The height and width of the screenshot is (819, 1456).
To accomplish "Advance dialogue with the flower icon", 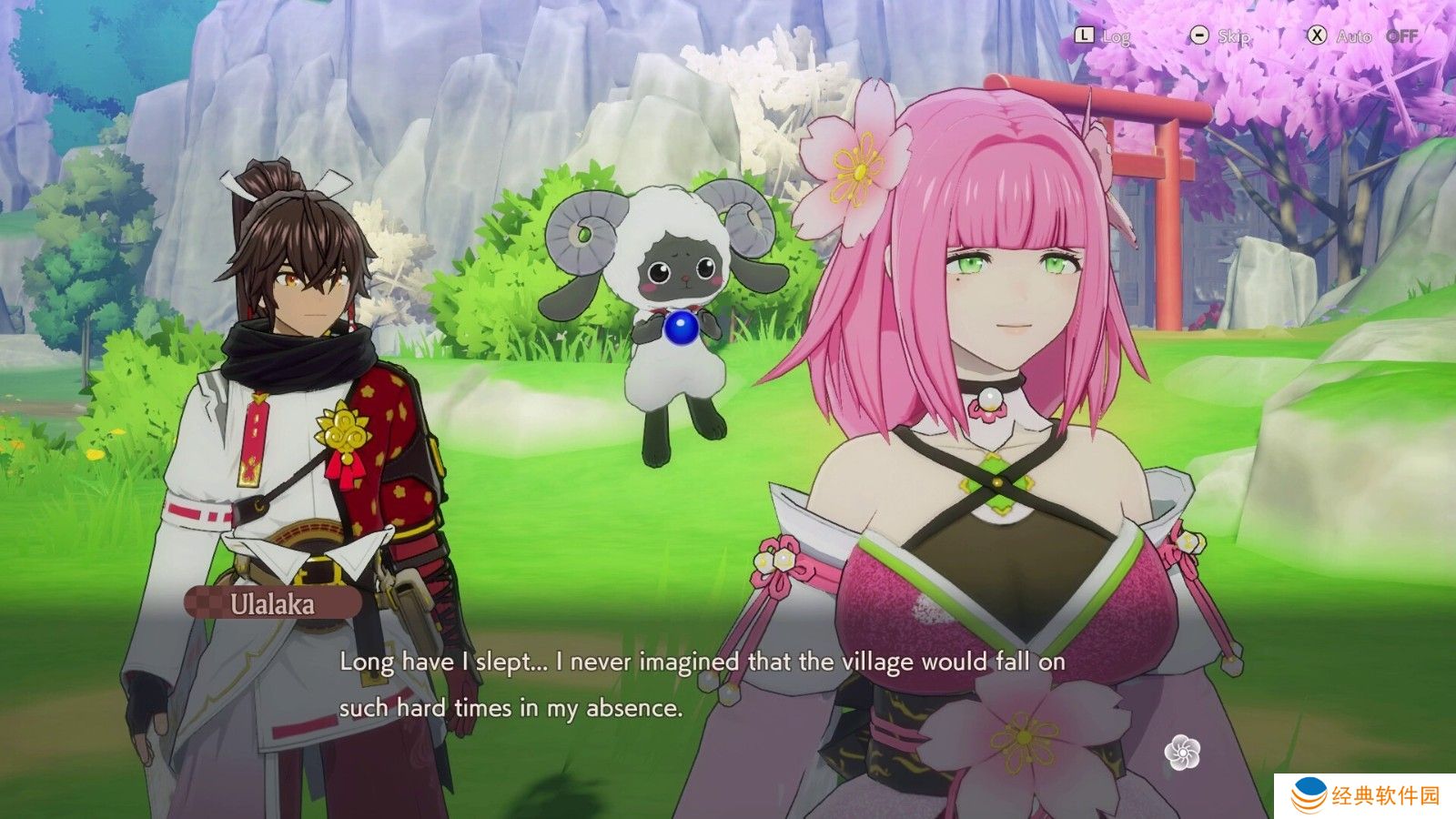I will (1182, 753).
